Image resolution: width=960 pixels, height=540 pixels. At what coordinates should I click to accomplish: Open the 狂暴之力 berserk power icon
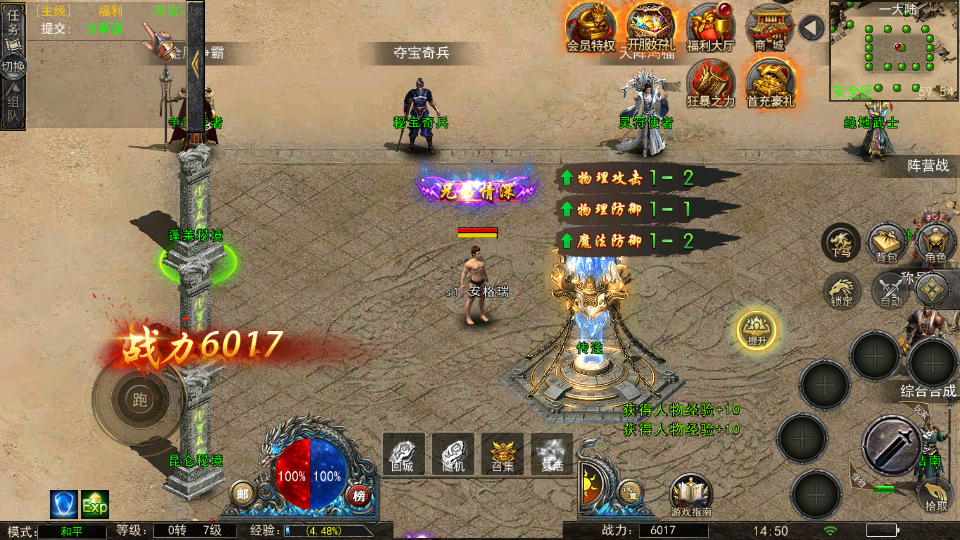tap(711, 83)
